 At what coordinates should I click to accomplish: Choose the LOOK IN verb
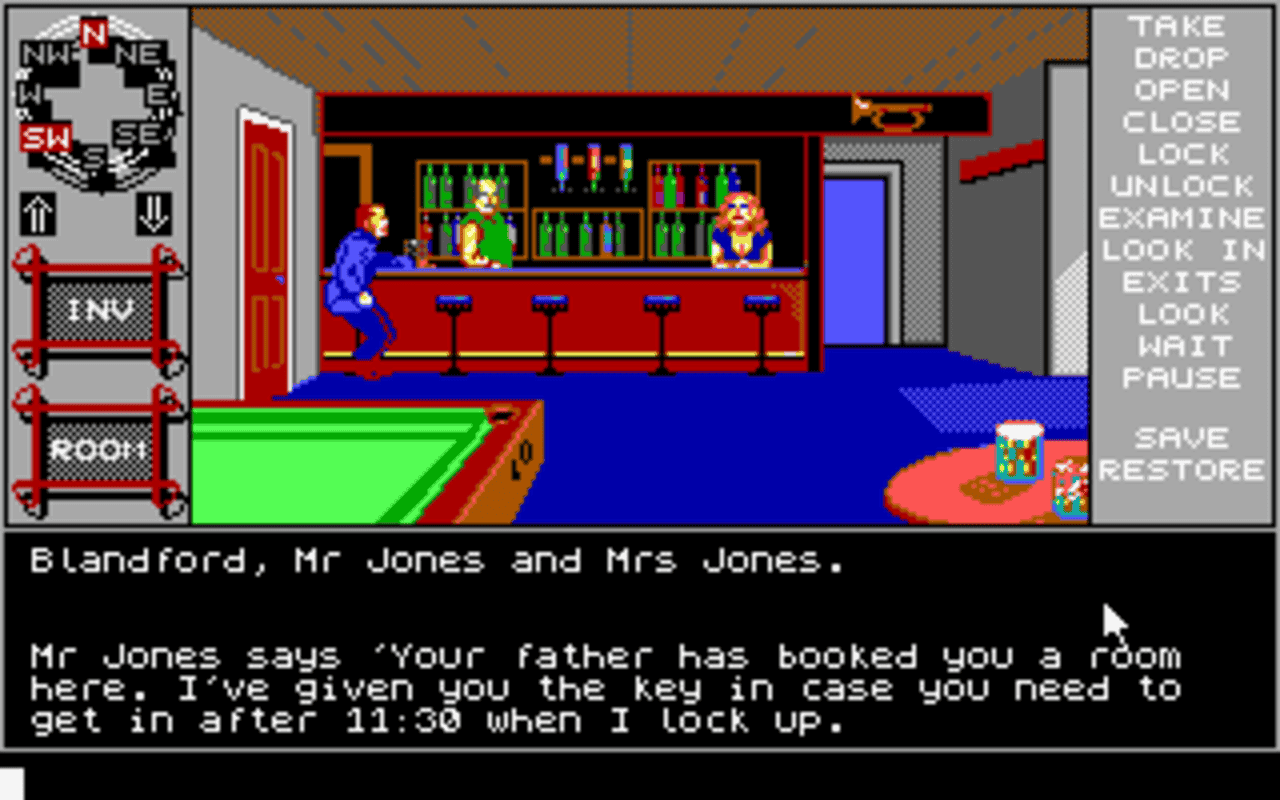tap(1182, 250)
